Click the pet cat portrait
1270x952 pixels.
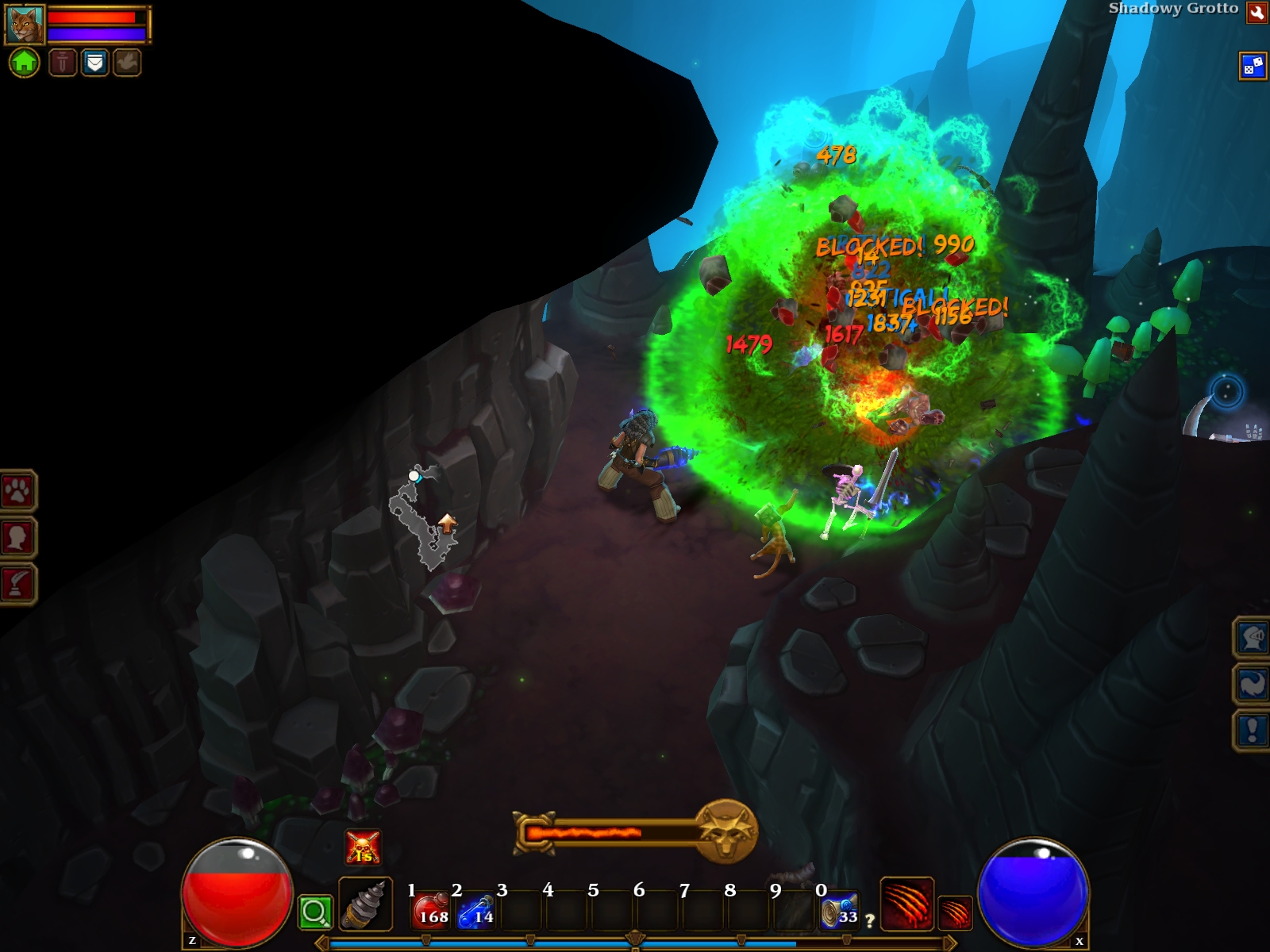pos(25,25)
